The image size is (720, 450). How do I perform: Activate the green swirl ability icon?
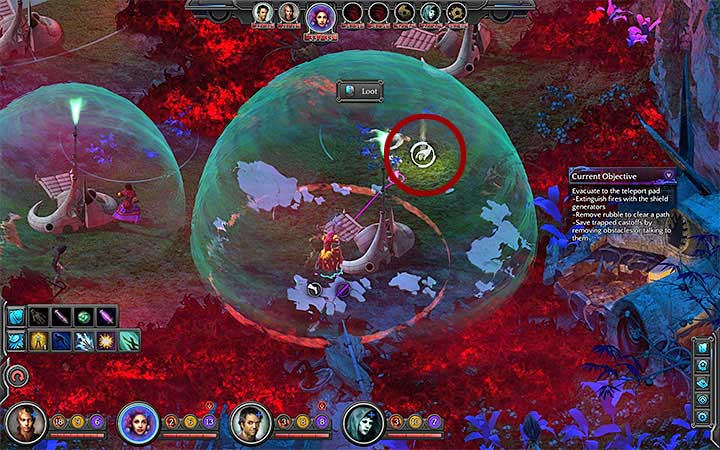coord(84,317)
